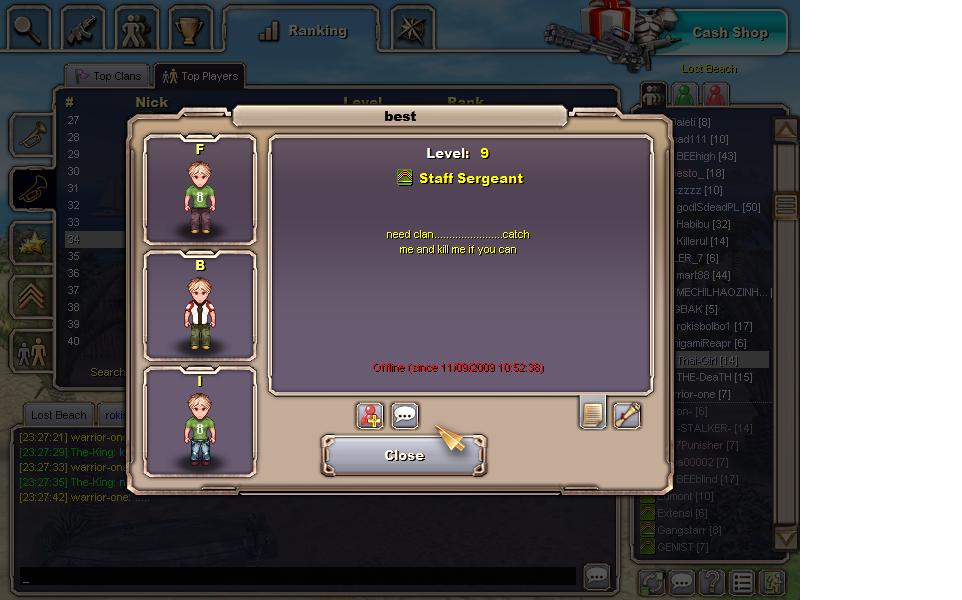Screen dimensions: 962x600
Task: Switch to the Ranking tab
Action: [x=302, y=31]
